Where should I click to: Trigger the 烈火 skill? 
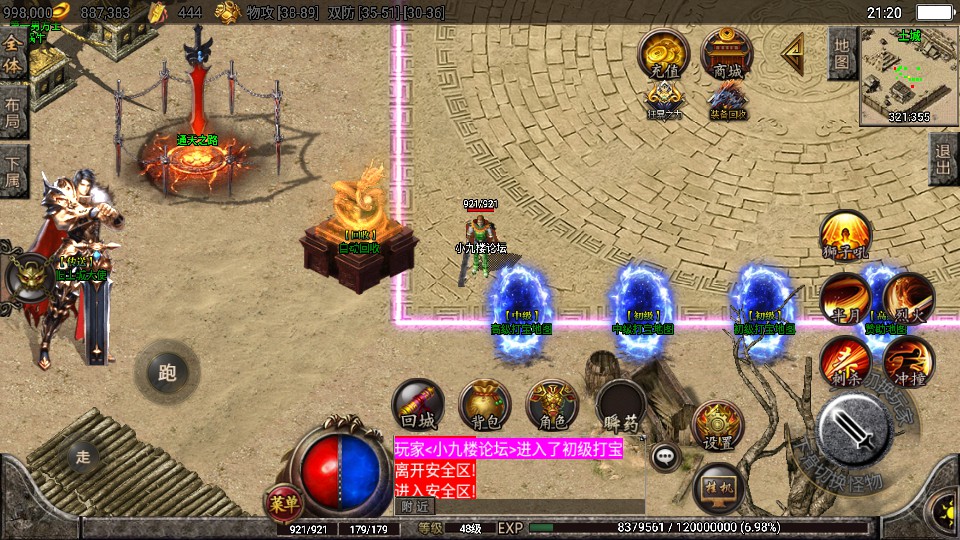[908, 298]
